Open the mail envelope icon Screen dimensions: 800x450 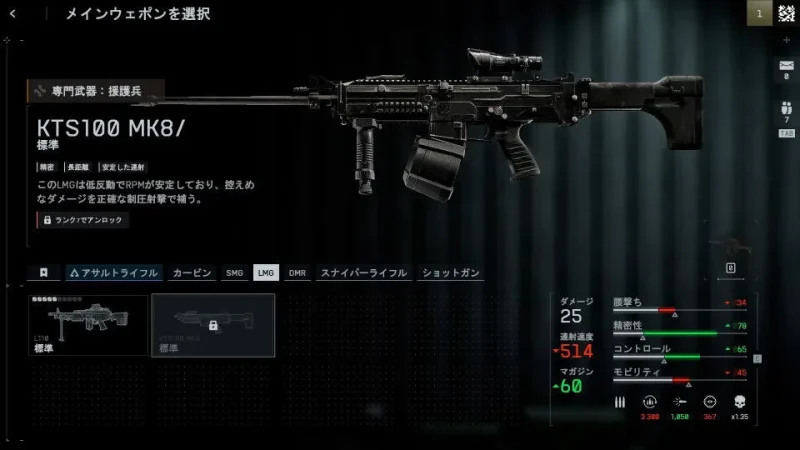[x=786, y=66]
